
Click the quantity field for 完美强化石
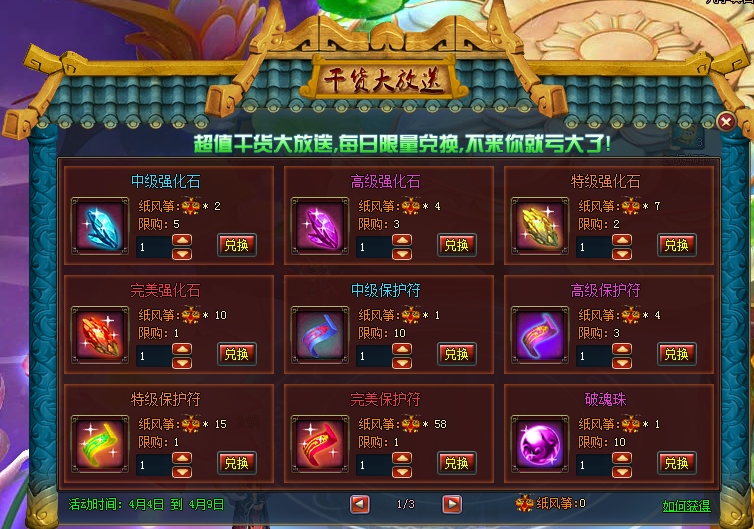coord(153,355)
